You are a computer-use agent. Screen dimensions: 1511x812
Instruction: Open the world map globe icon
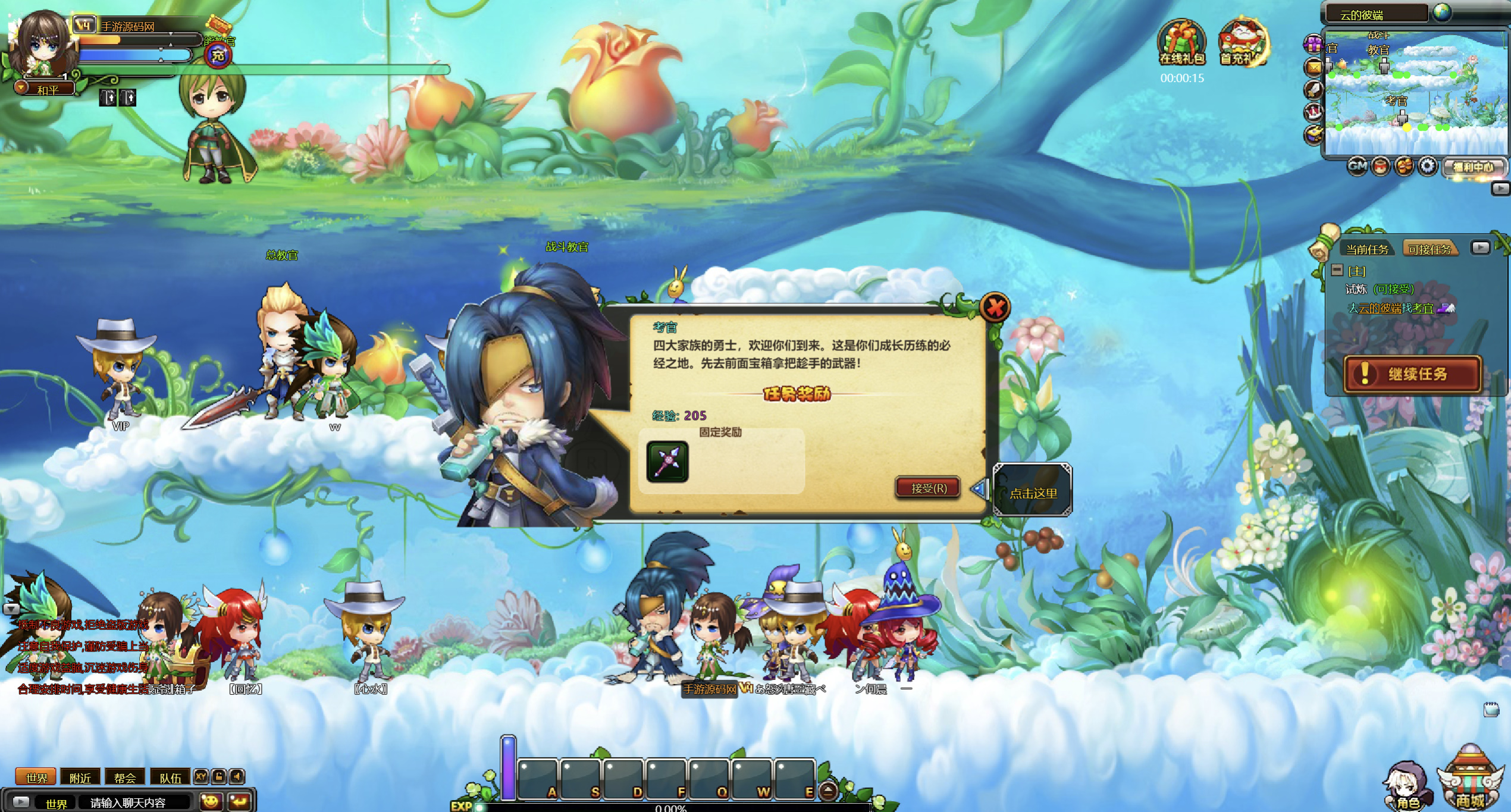1443,12
